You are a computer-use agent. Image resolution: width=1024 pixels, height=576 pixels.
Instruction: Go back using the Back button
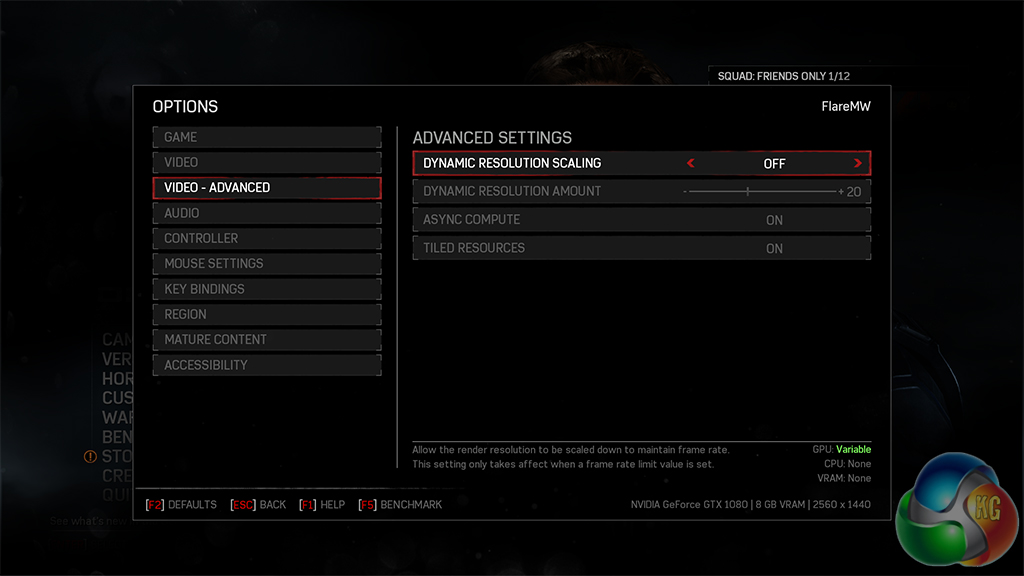(259, 505)
